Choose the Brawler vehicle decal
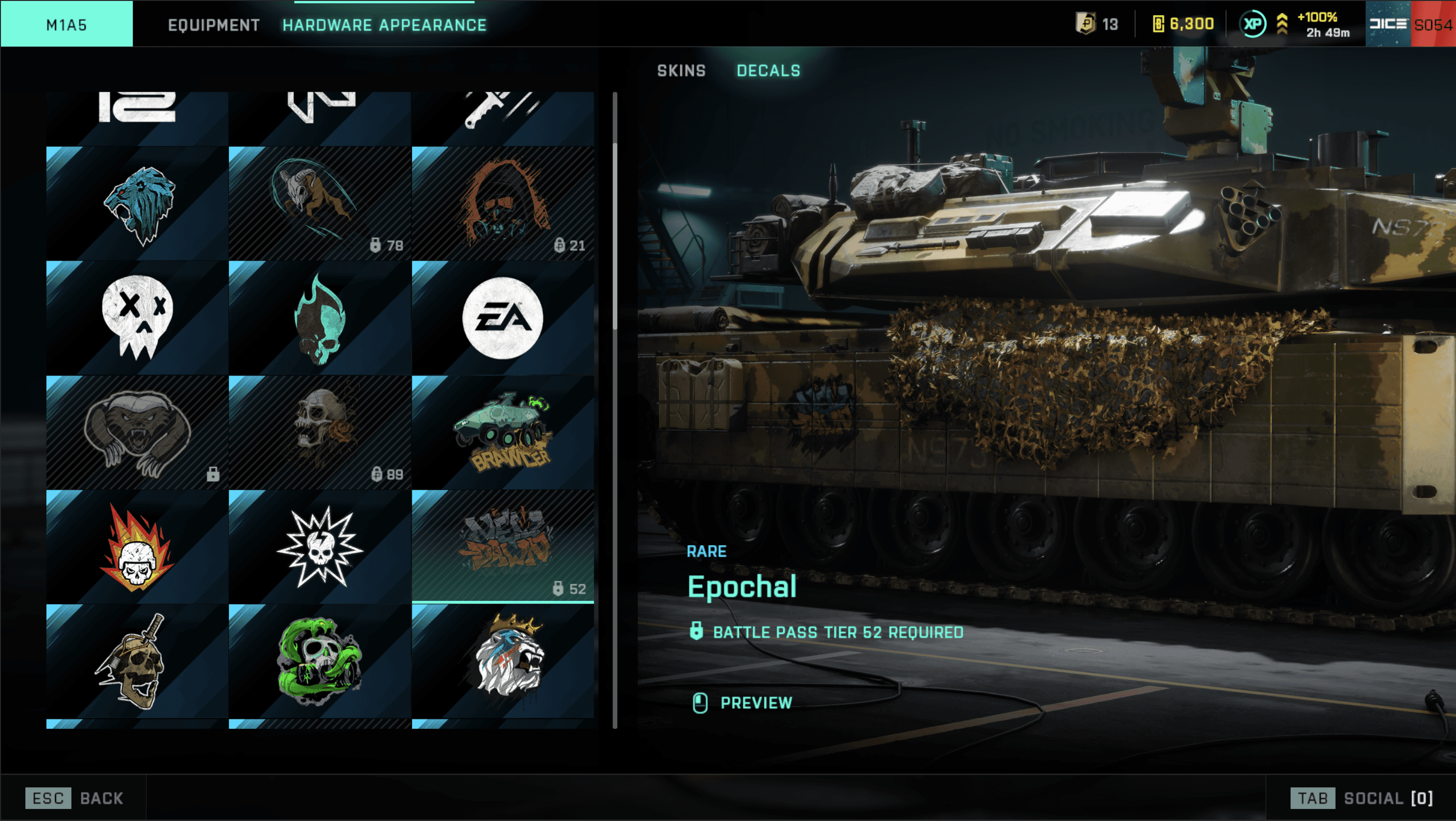The height and width of the screenshot is (821, 1456). pyautogui.click(x=503, y=432)
